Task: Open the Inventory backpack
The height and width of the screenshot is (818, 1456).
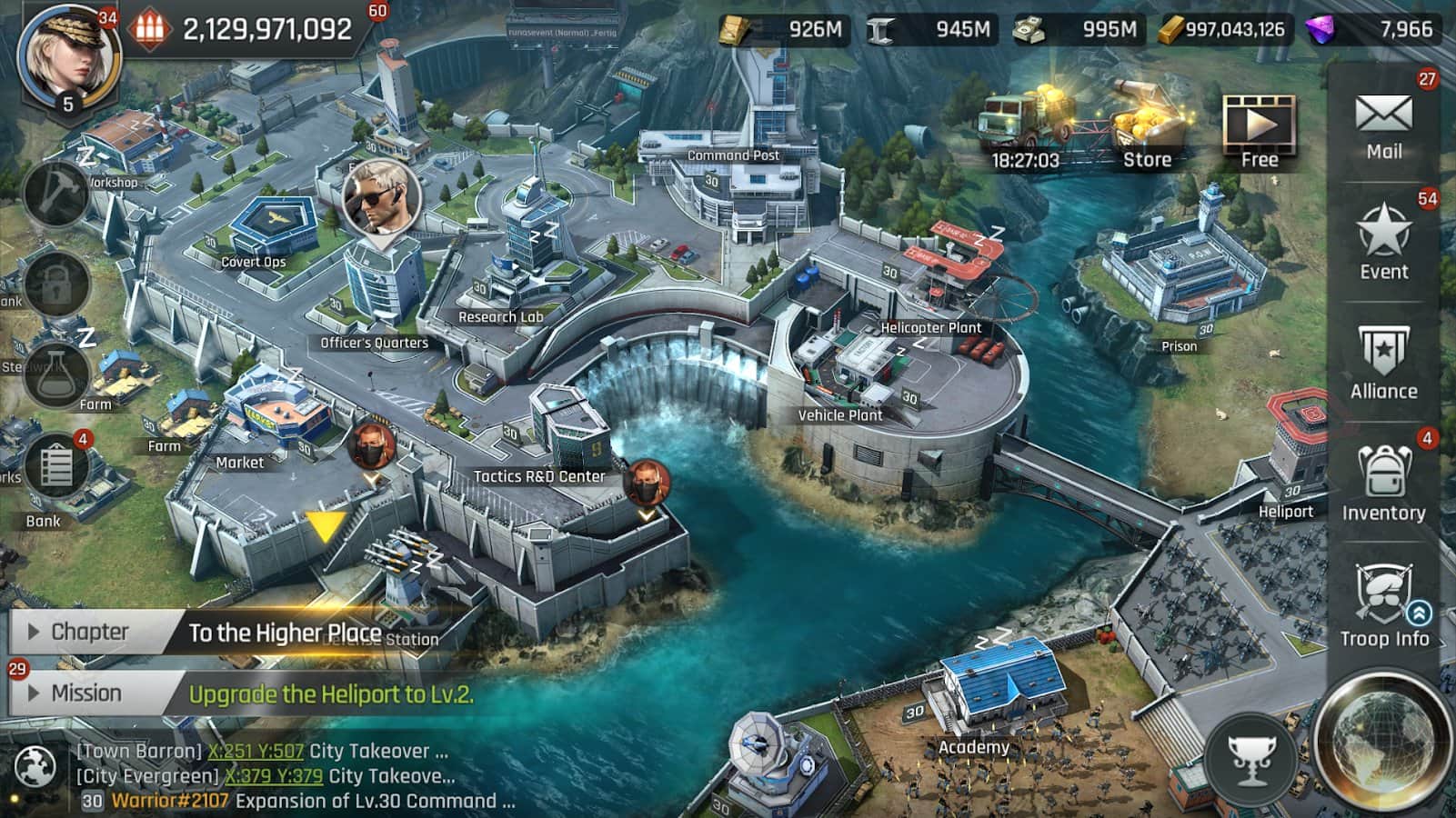Action: (x=1383, y=484)
